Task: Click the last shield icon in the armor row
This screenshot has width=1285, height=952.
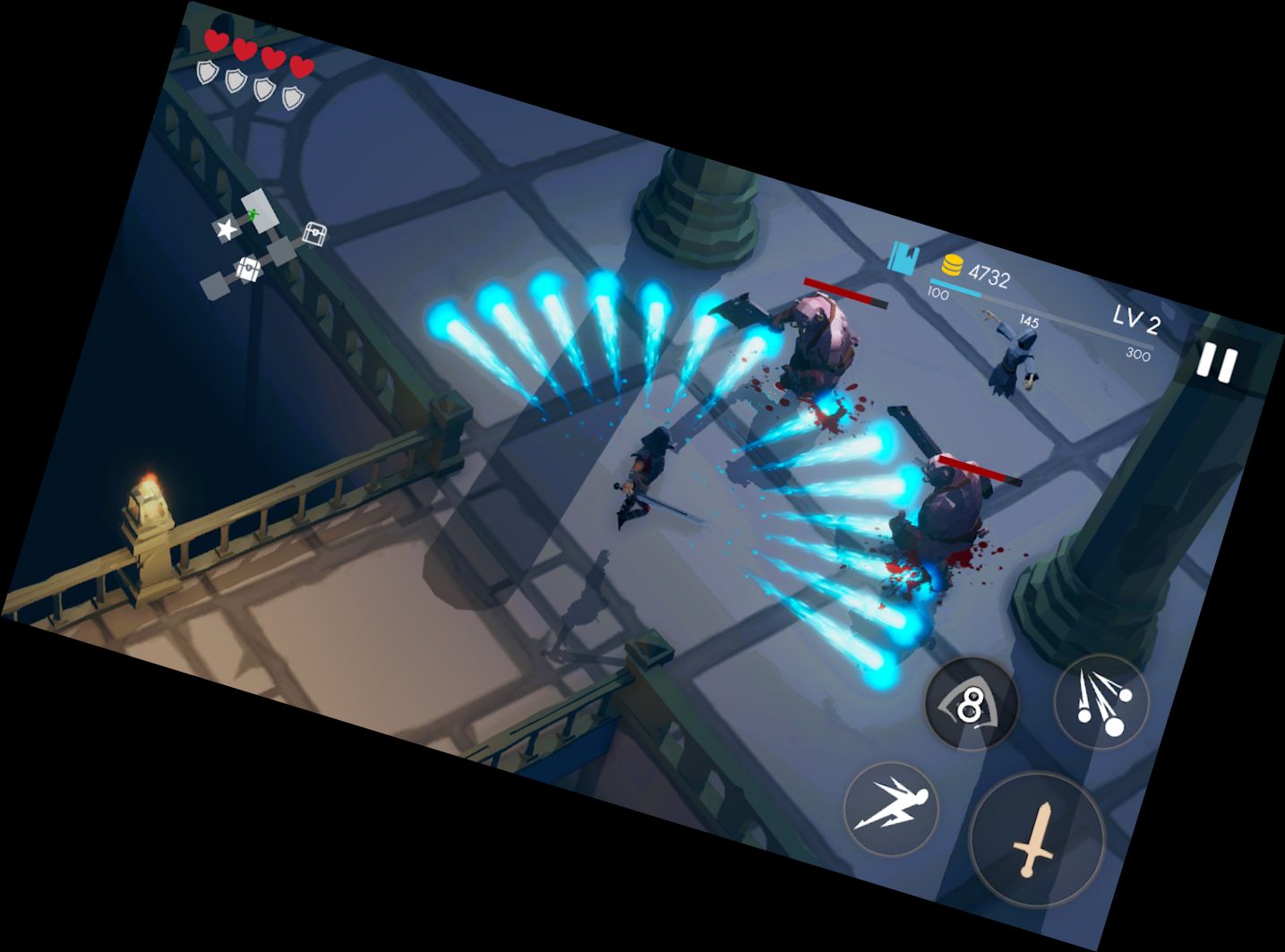Action: click(294, 96)
